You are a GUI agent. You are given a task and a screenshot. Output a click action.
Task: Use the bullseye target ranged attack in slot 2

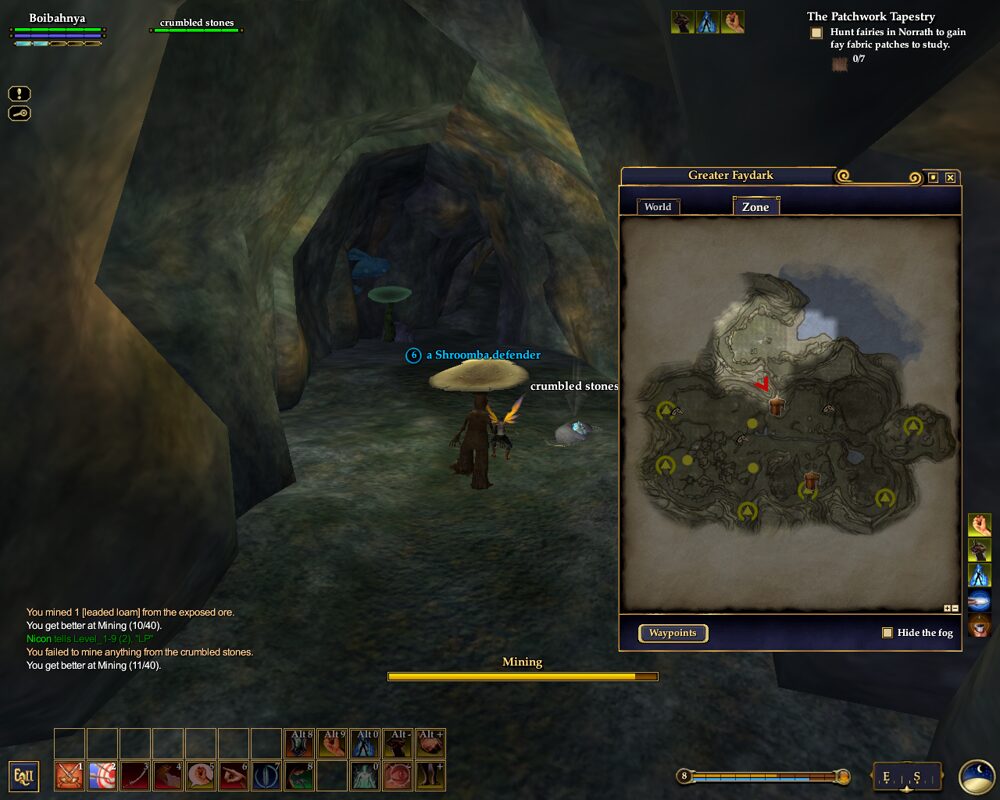point(102,776)
